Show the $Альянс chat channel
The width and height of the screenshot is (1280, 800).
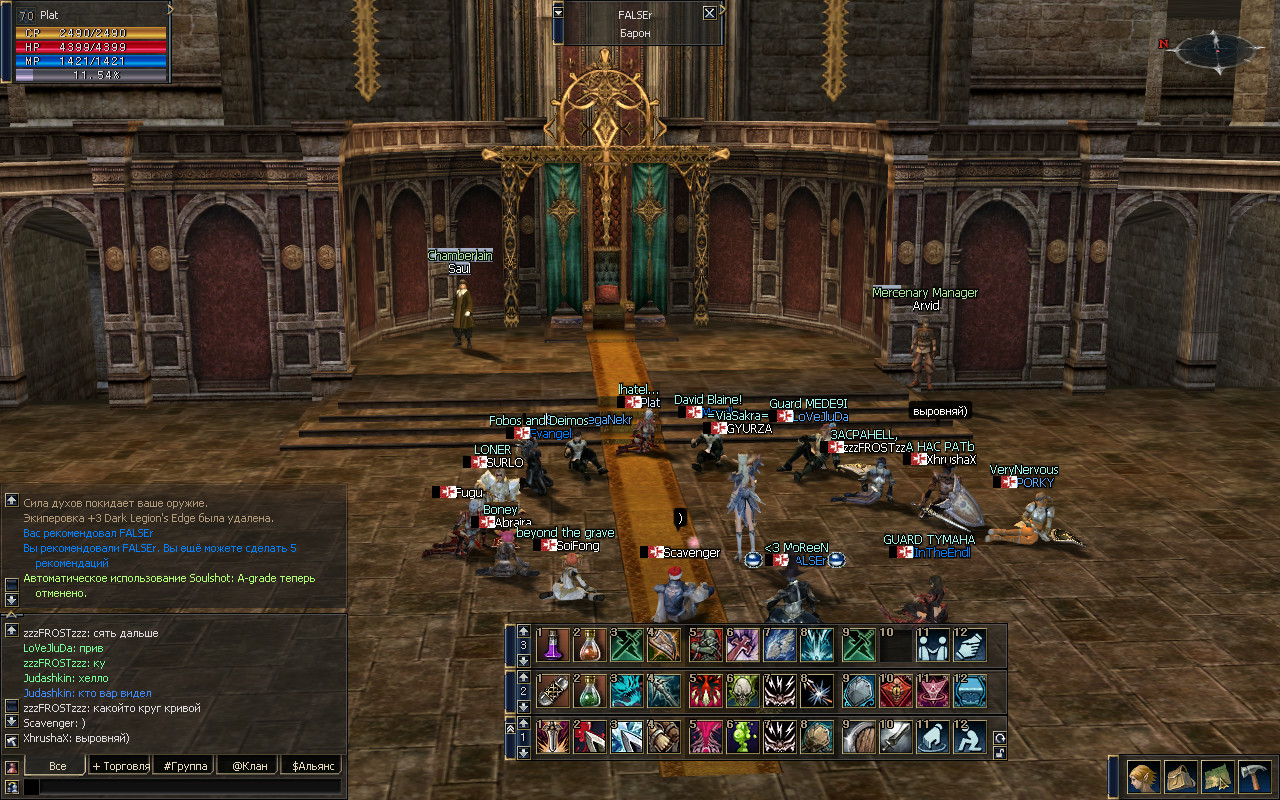tap(310, 766)
